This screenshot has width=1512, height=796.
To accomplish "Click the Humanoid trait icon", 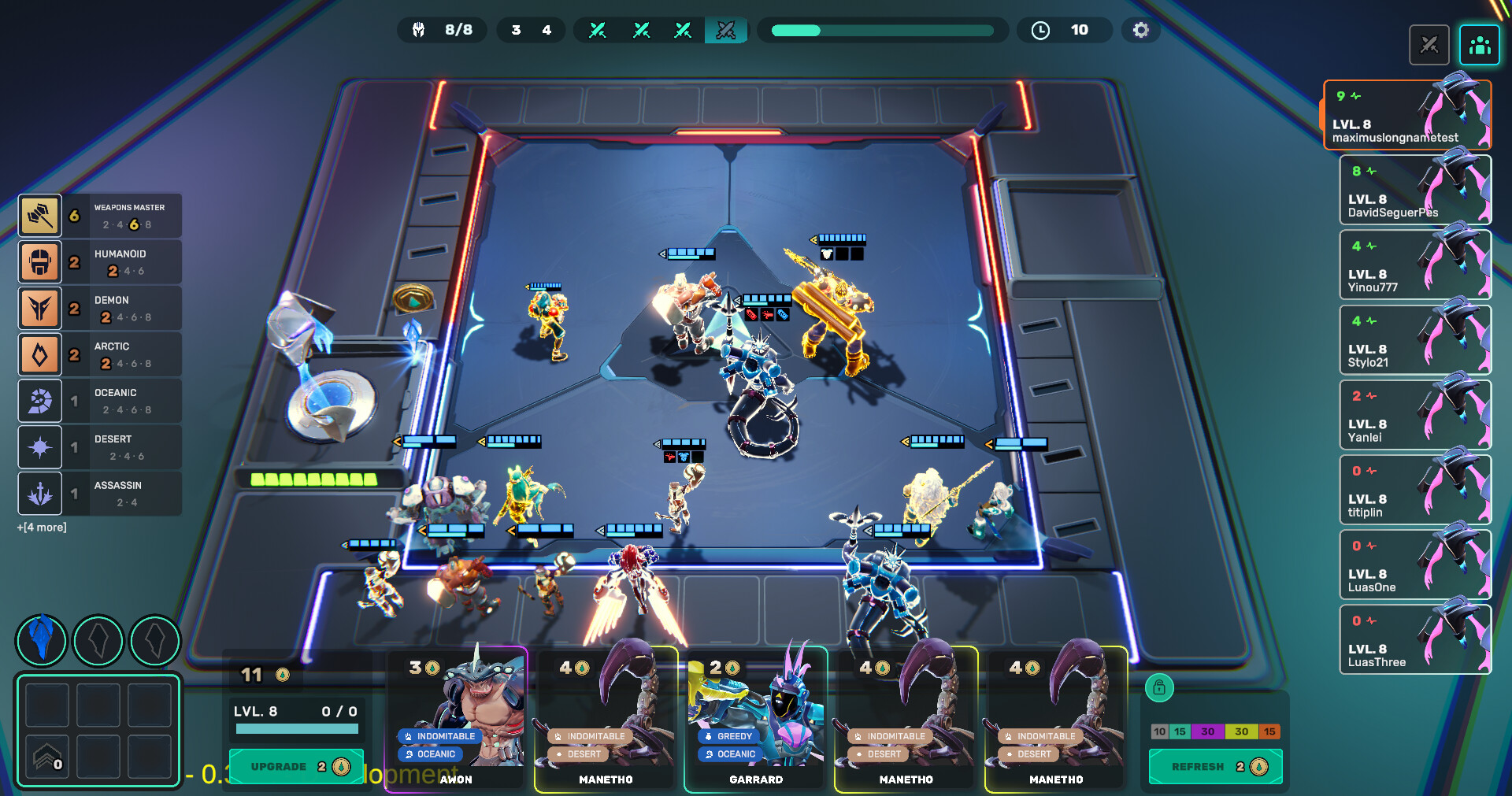I will 40,261.
